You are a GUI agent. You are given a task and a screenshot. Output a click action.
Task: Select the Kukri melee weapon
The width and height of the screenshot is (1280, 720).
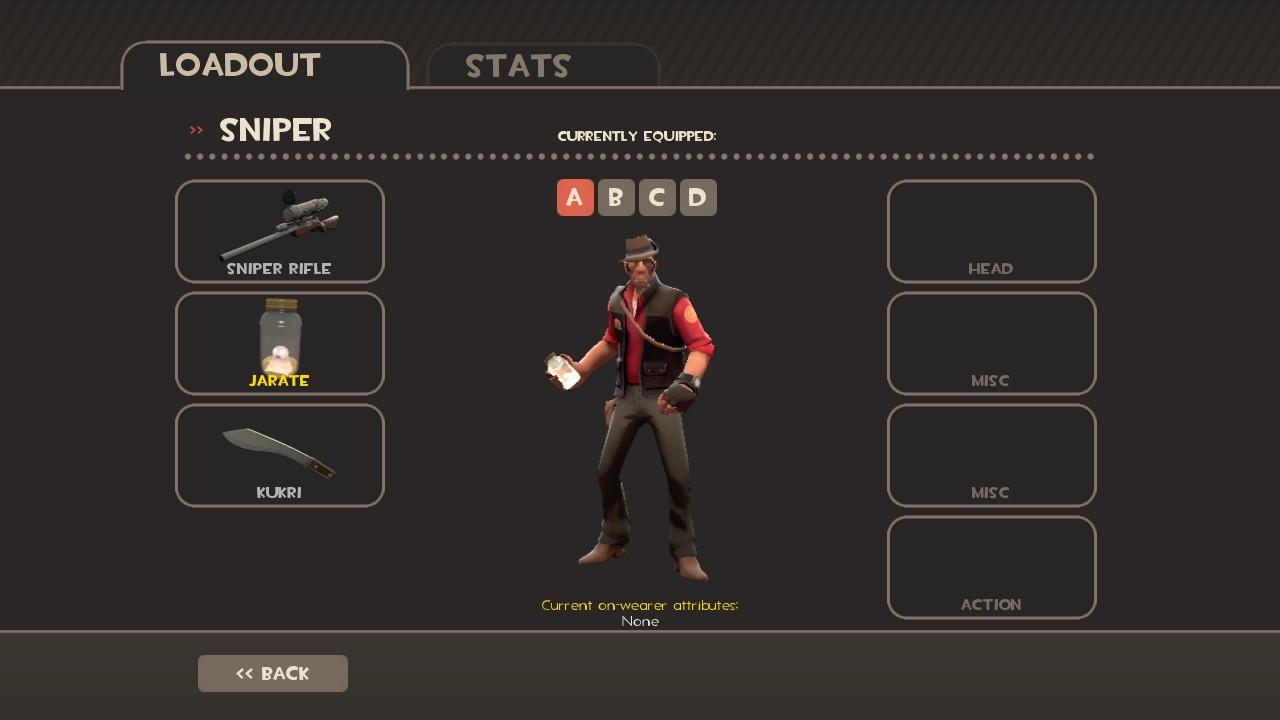point(280,455)
